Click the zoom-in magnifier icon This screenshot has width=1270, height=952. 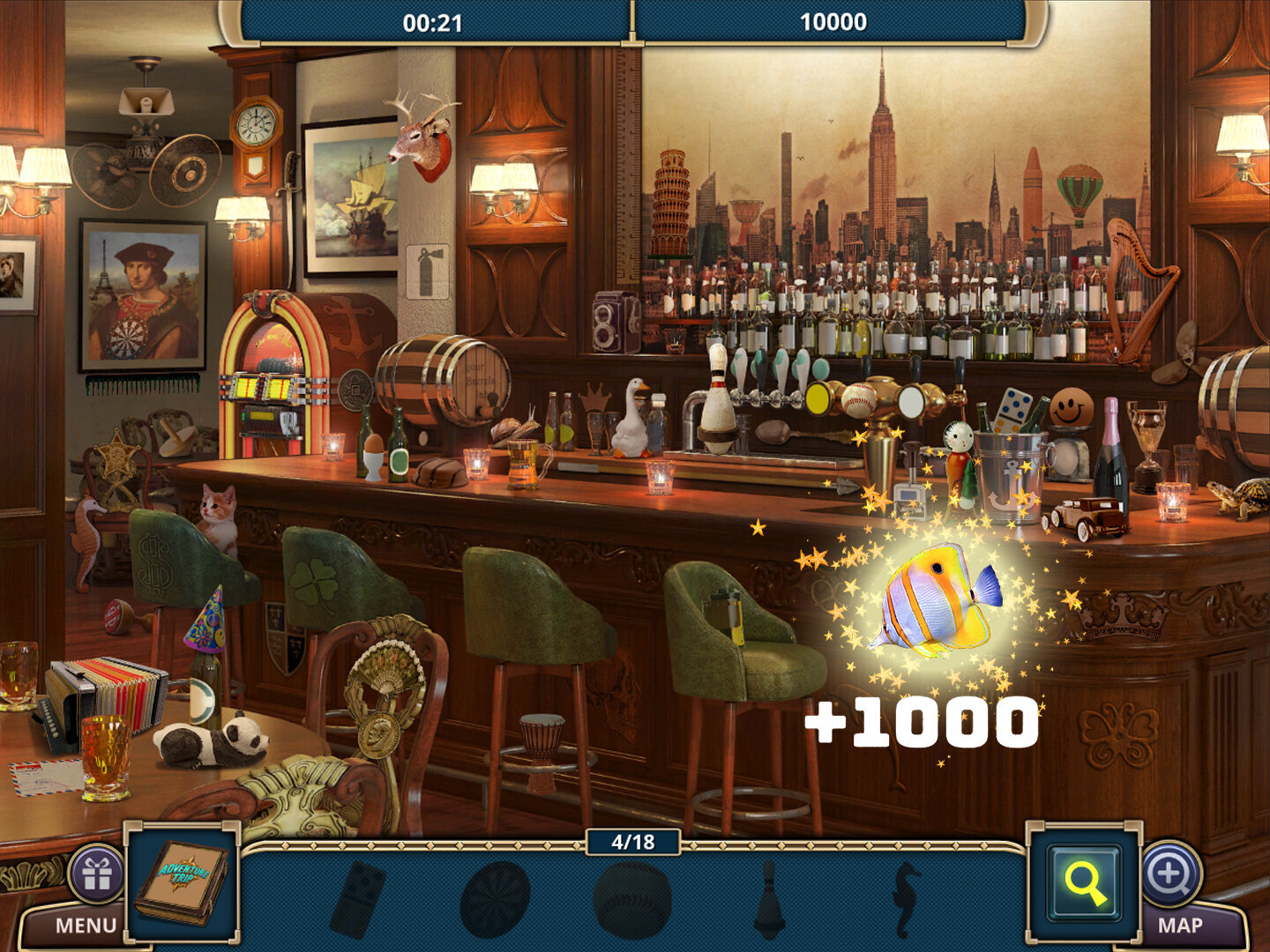click(1171, 873)
